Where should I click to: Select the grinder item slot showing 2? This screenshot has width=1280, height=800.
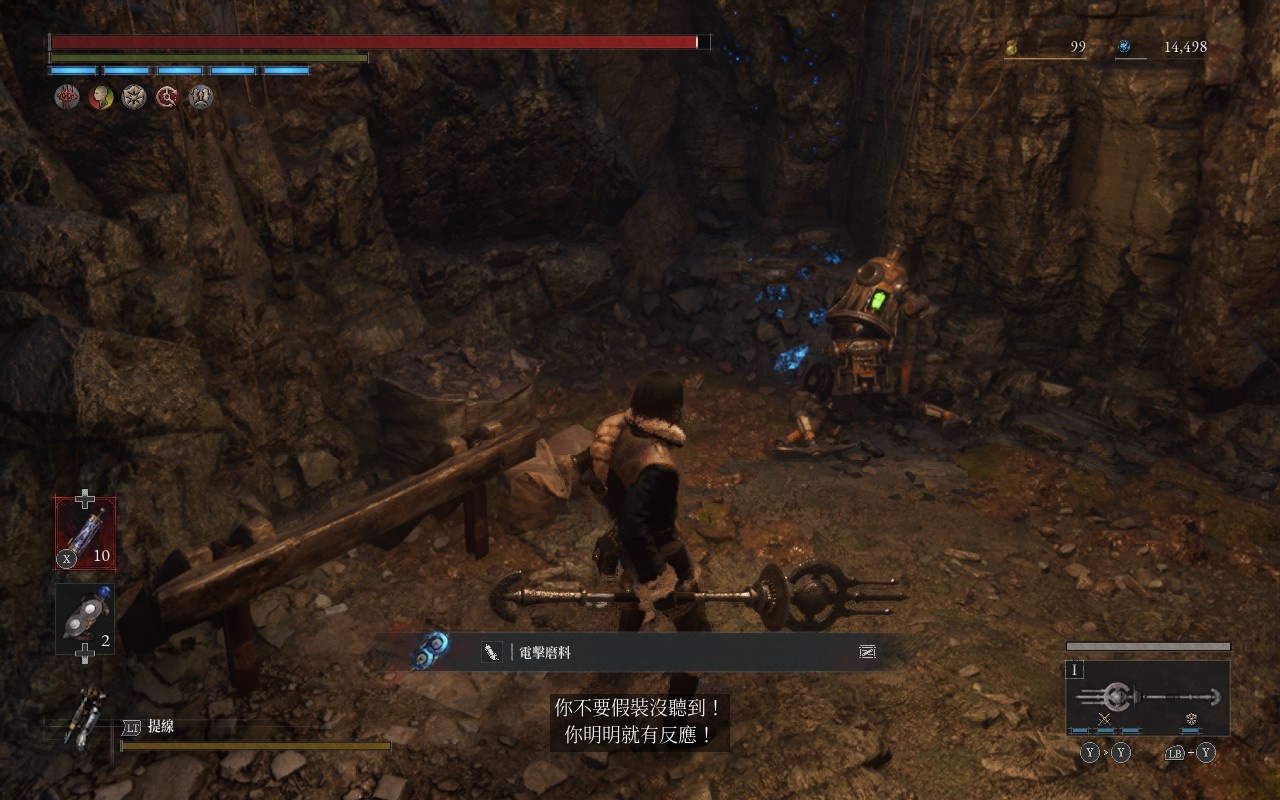(85, 618)
